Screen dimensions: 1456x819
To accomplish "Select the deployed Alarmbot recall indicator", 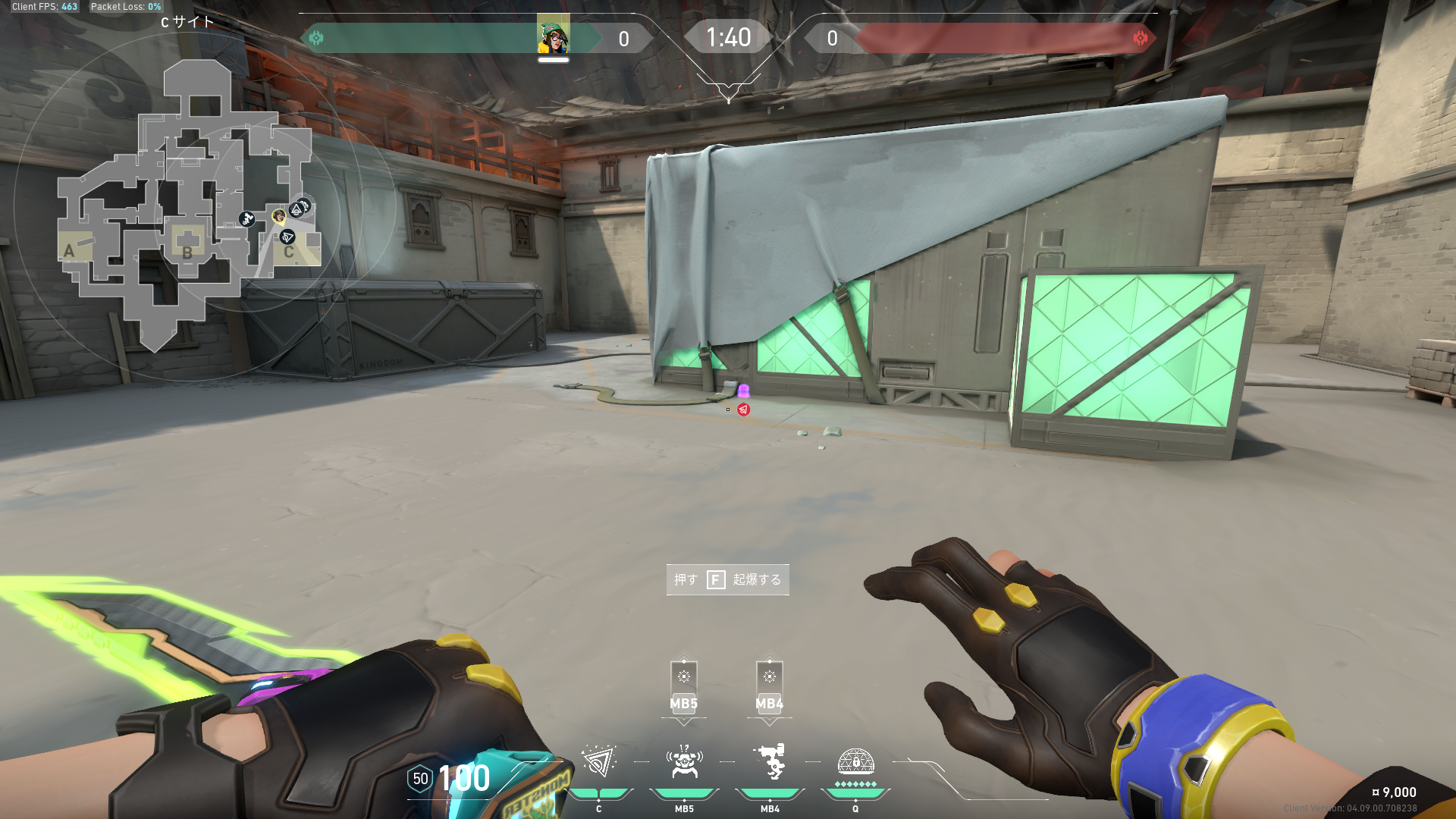I will (683, 687).
